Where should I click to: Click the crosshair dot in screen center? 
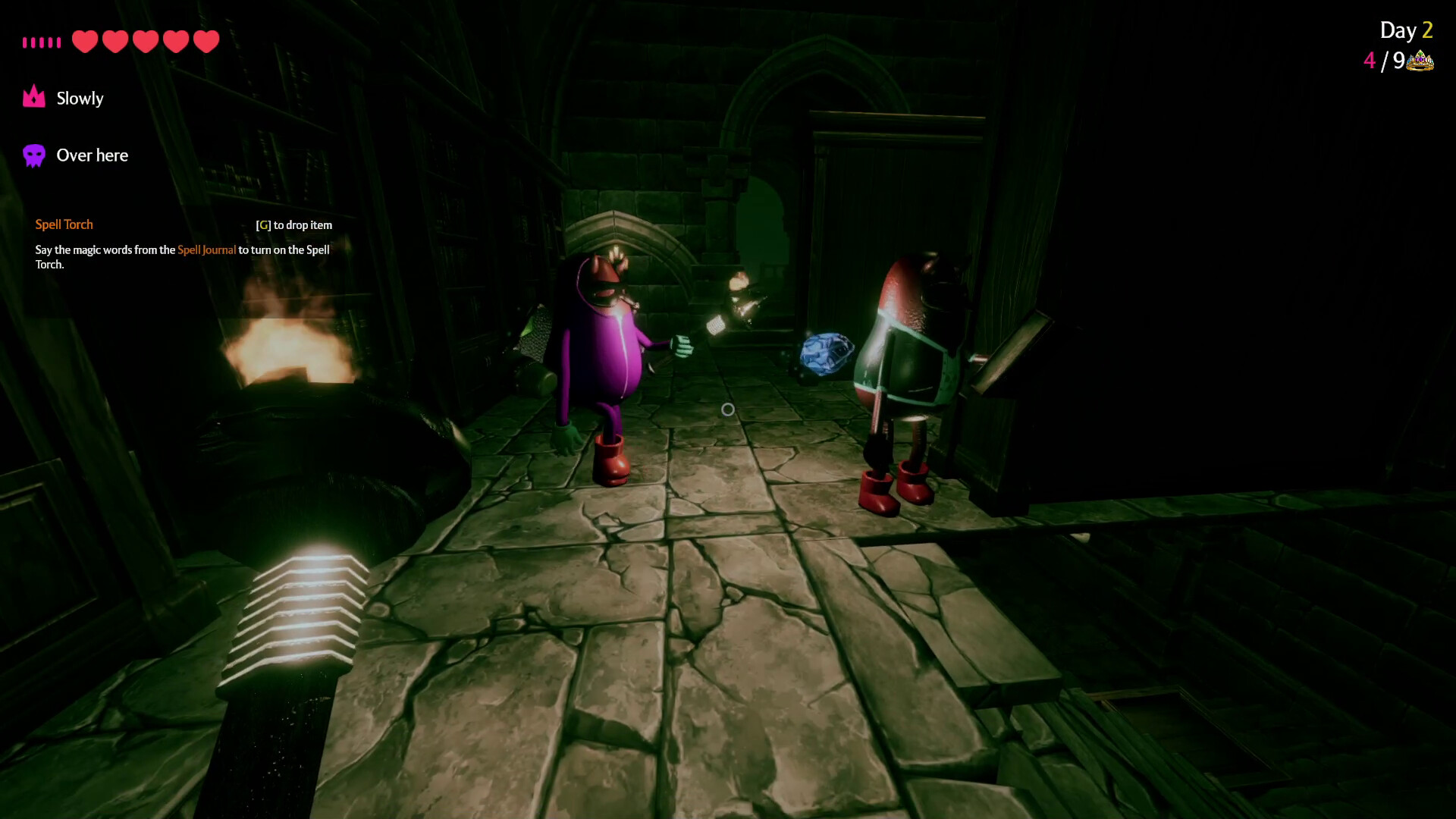point(728,409)
